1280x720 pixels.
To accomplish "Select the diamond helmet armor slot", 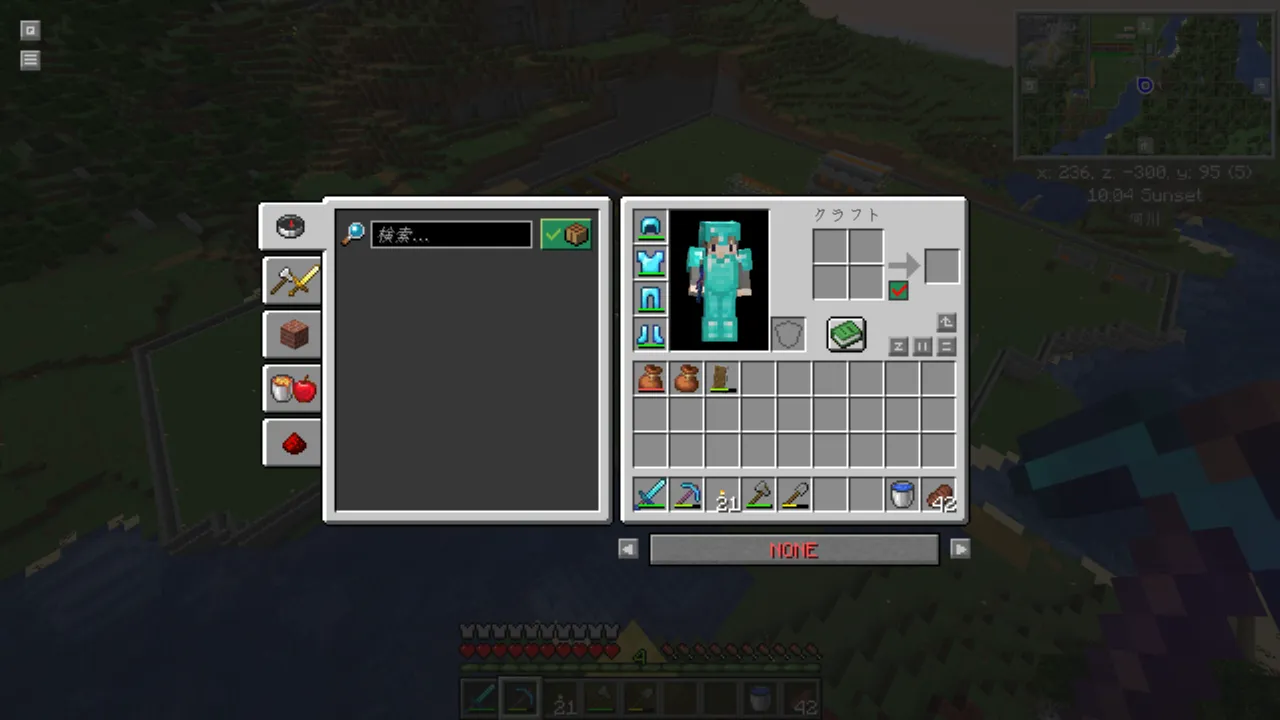I will pyautogui.click(x=651, y=227).
